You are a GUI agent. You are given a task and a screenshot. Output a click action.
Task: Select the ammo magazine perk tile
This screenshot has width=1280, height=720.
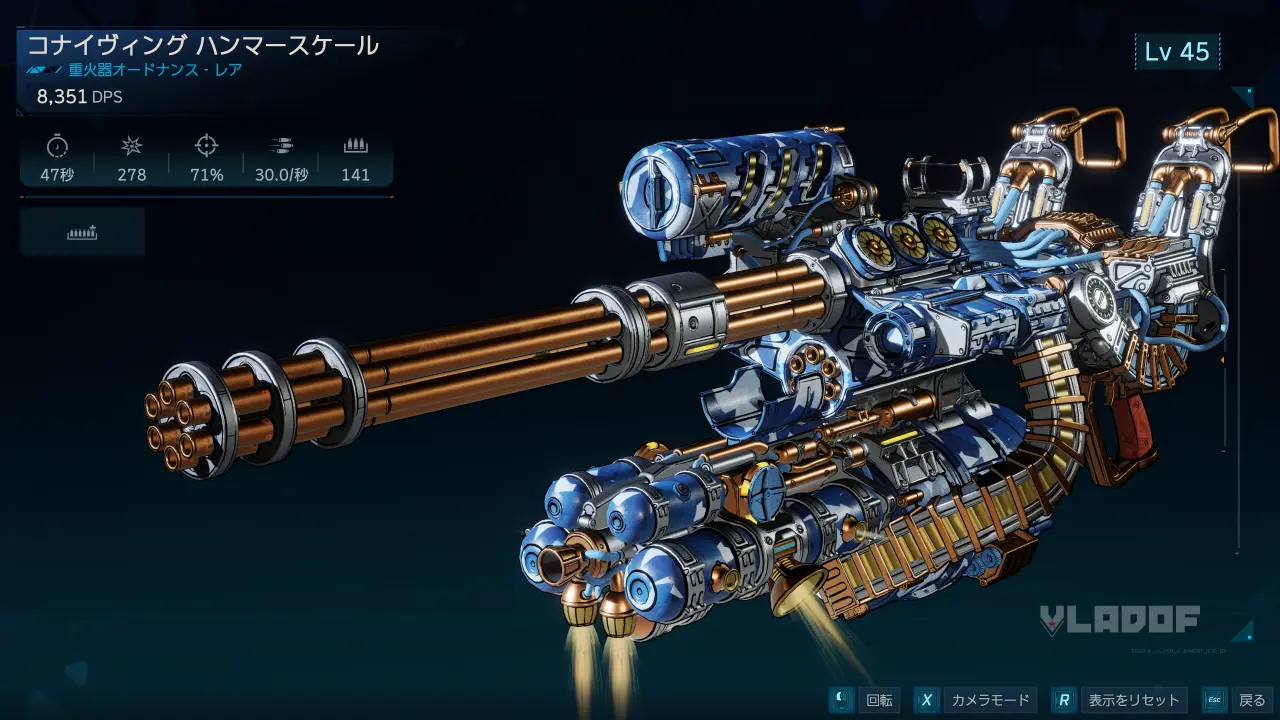(82, 232)
